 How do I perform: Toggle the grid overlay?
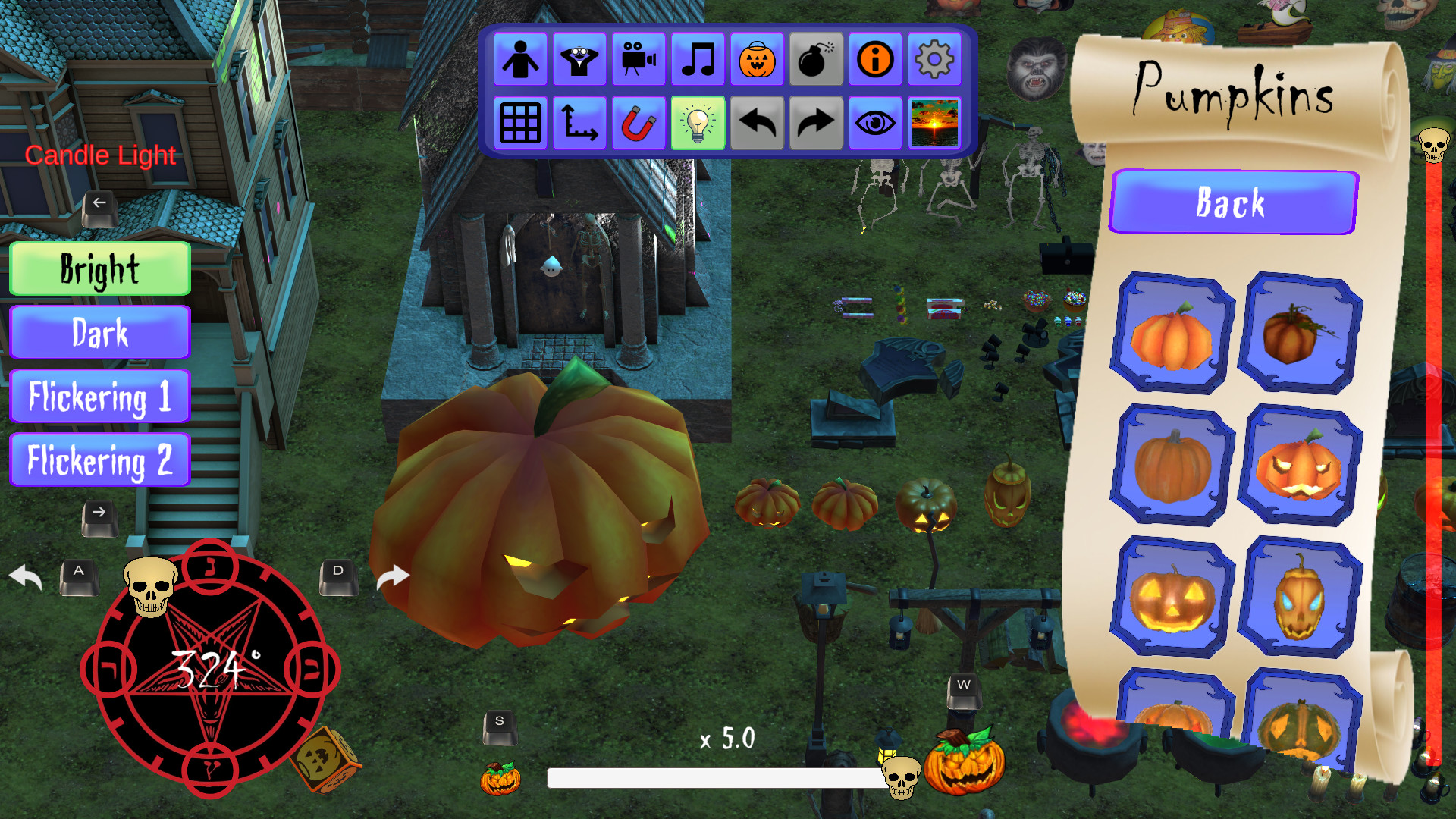[520, 122]
